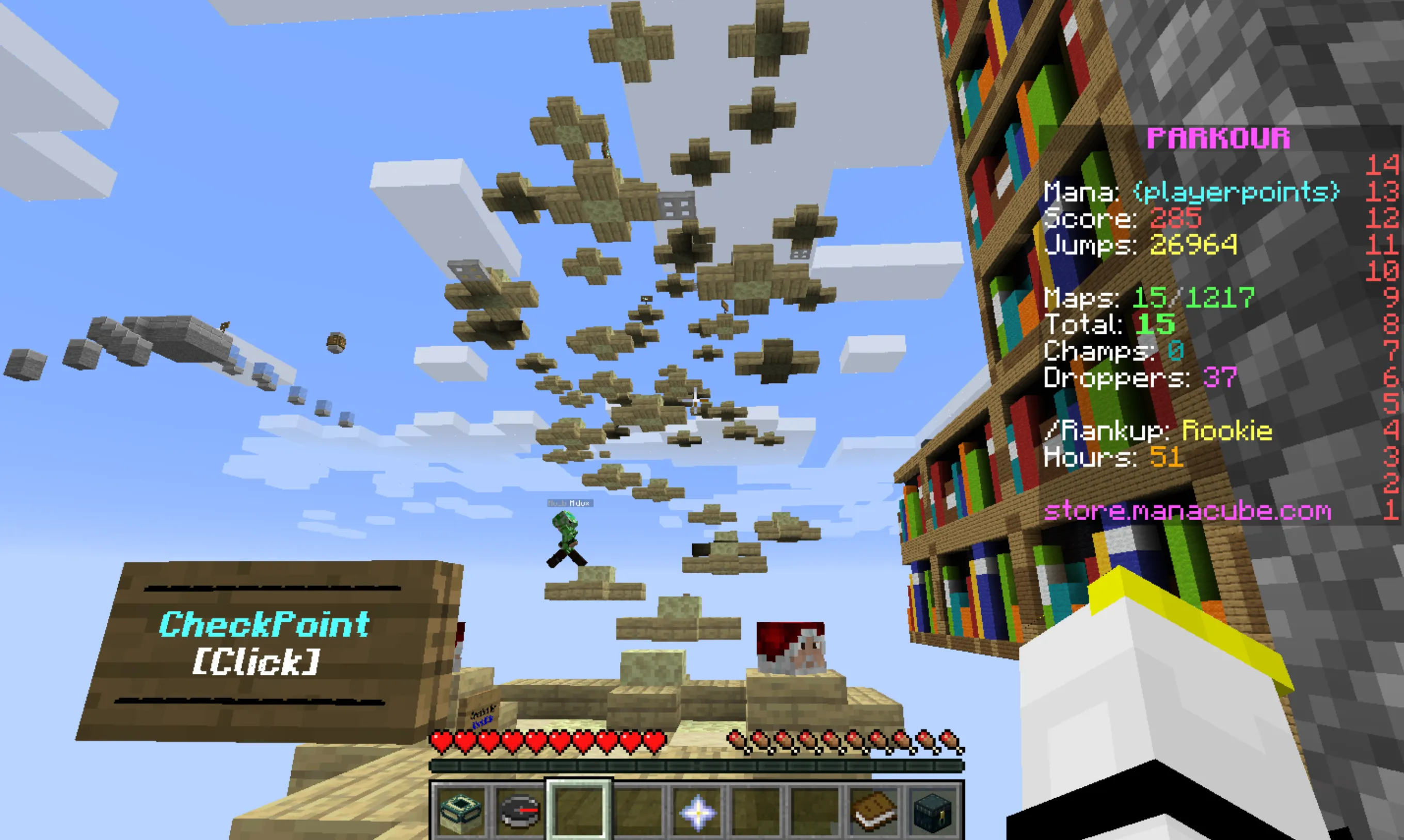Select the end portal frame hotbar slot

(x=461, y=810)
